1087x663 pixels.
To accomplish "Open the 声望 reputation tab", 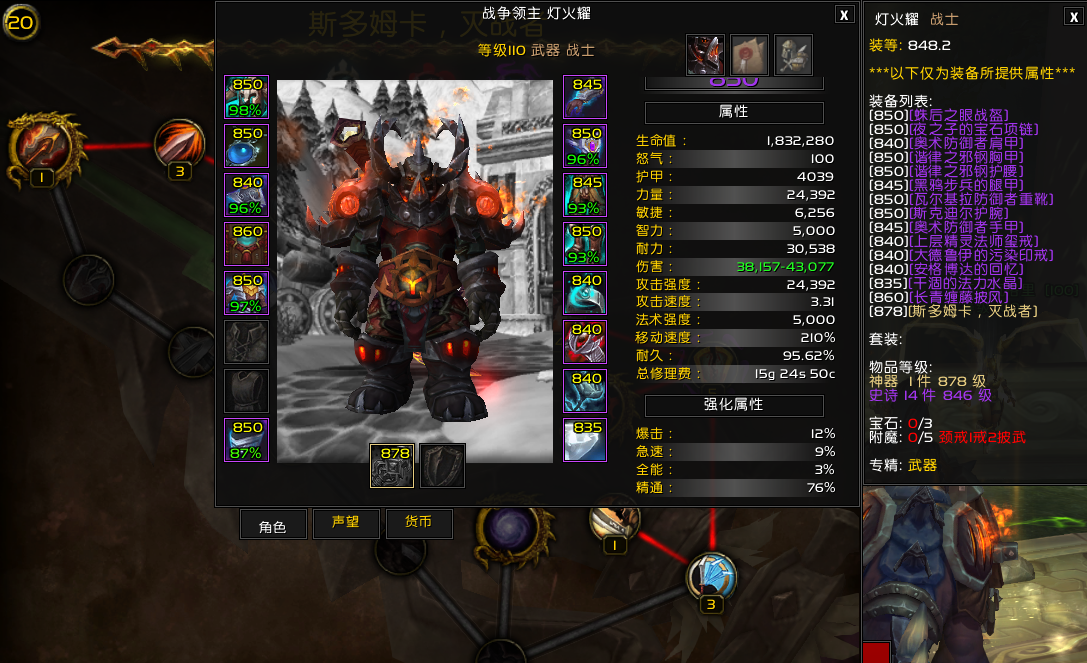I will point(346,524).
